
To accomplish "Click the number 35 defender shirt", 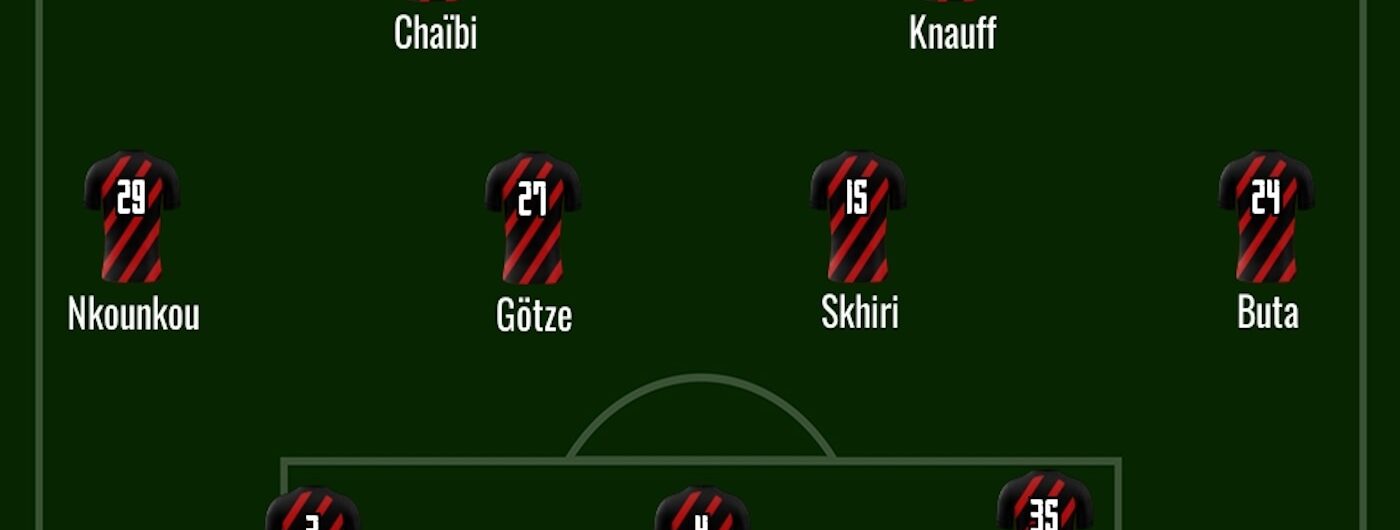I will (x=1044, y=505).
